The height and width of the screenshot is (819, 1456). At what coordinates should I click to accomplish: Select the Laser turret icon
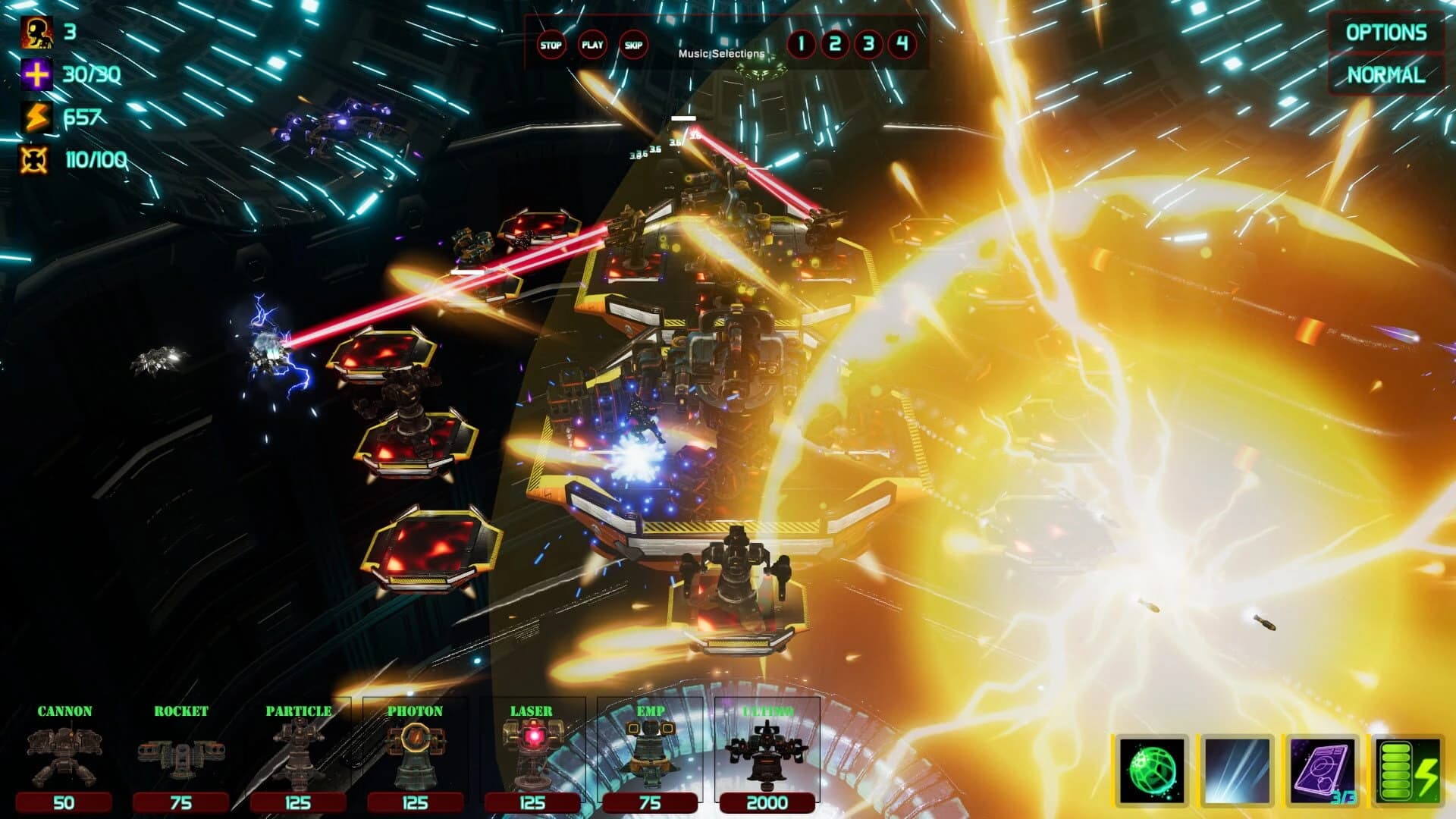(x=533, y=751)
